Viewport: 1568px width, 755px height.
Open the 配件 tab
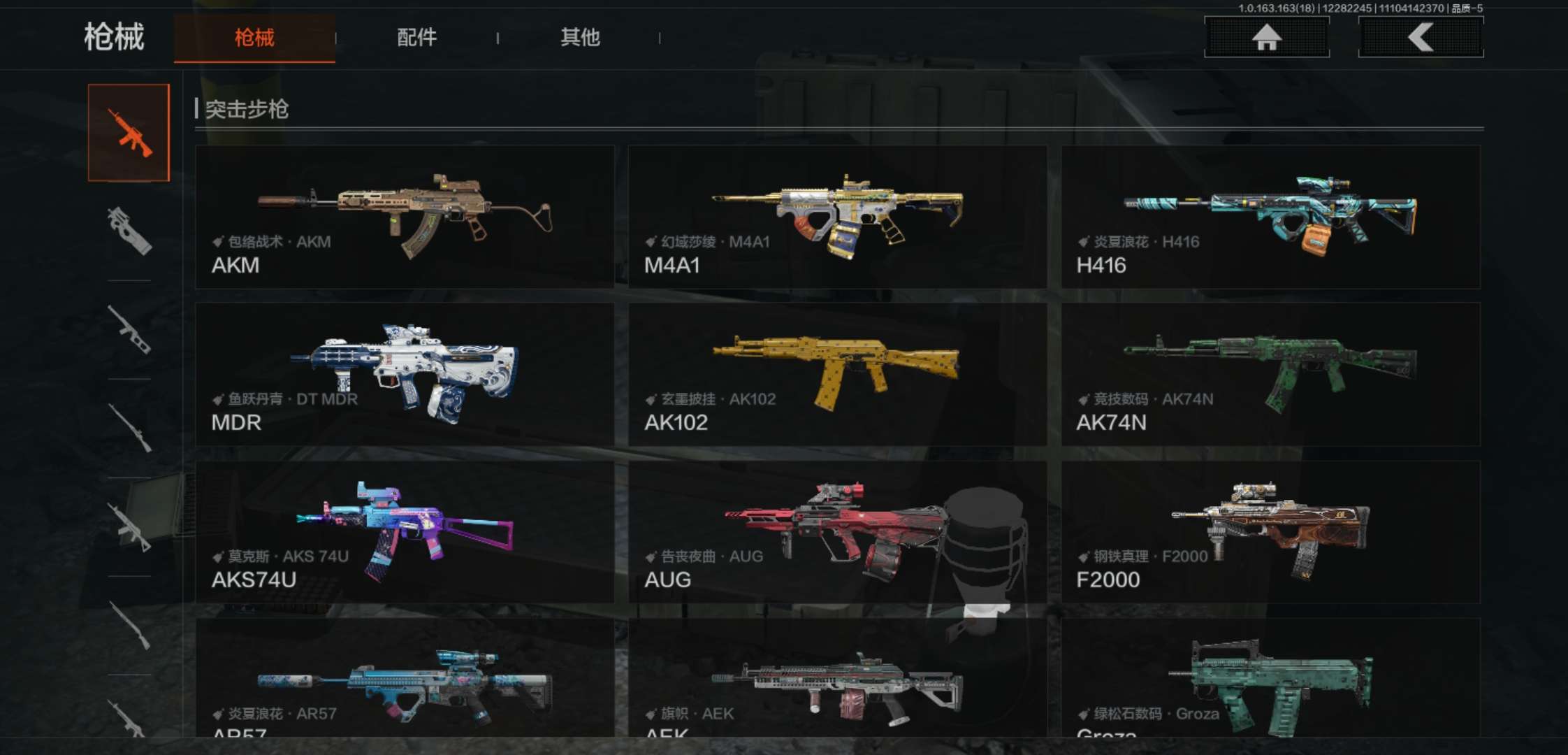(x=416, y=38)
